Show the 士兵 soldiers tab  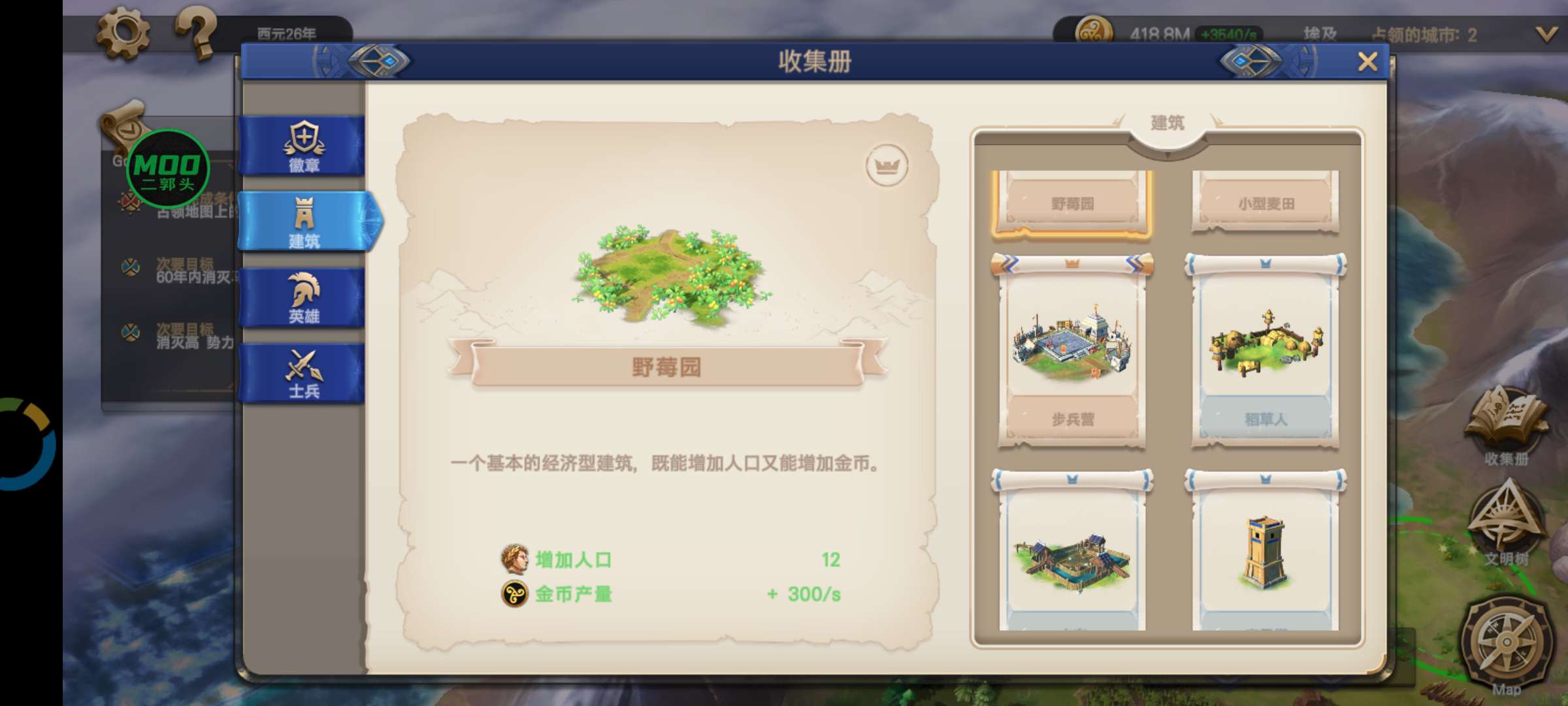coord(304,373)
